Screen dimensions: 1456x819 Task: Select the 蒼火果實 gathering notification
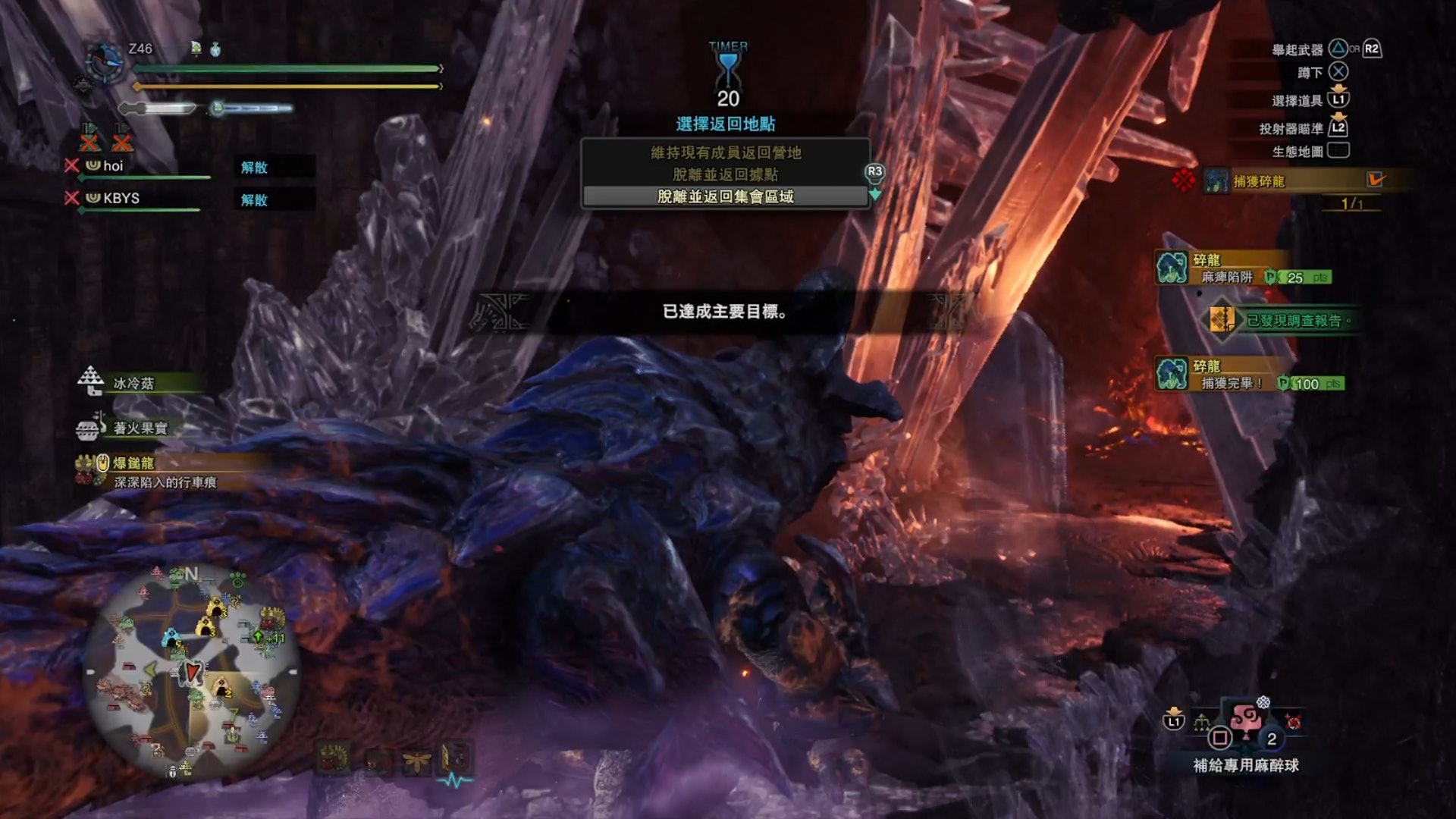pyautogui.click(x=140, y=428)
